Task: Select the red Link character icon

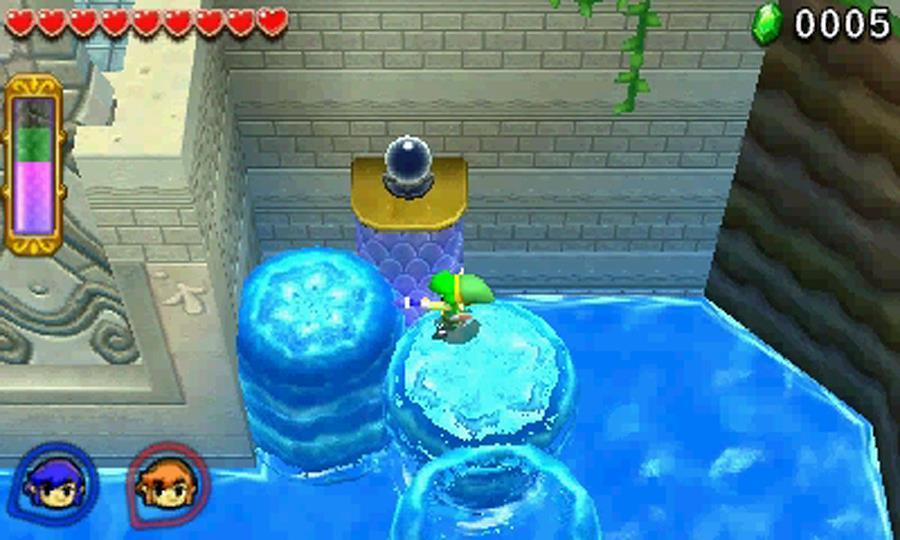Action: tap(167, 483)
